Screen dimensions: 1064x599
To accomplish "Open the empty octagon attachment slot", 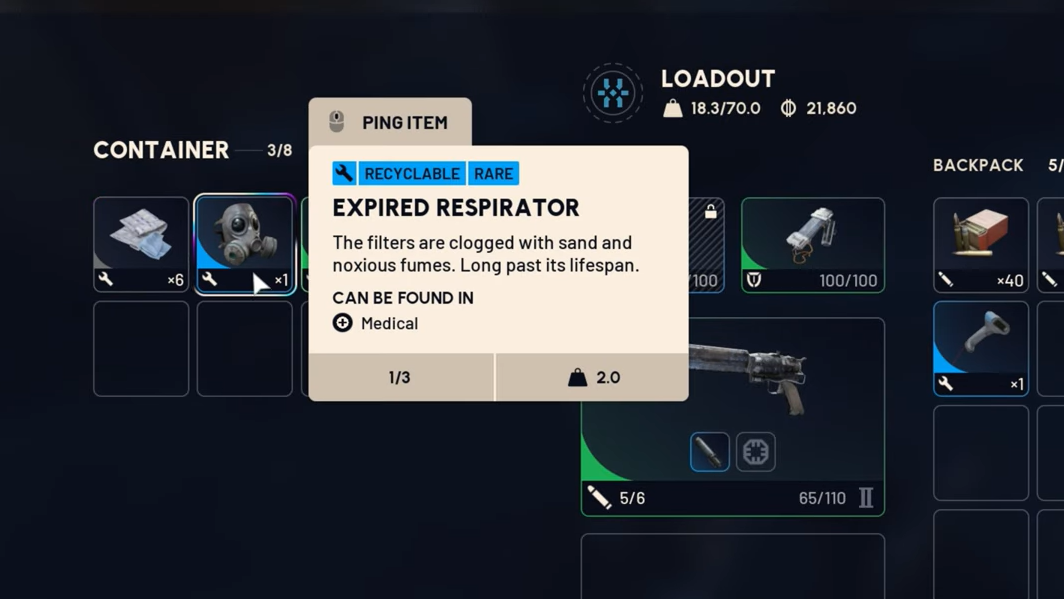I will click(756, 452).
